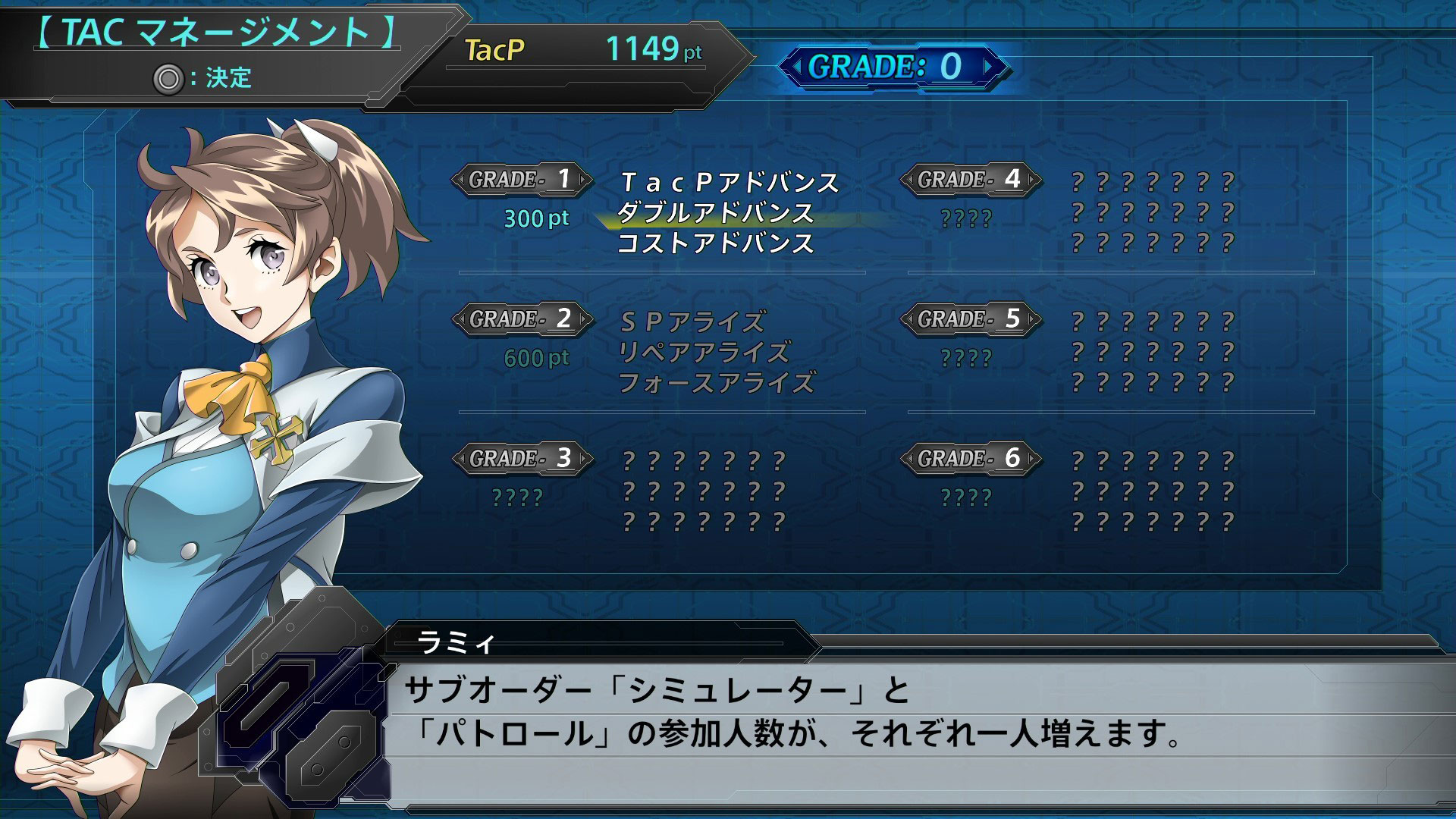1456x819 pixels.
Task: Select the locked GRADE-6 badge
Action: click(971, 459)
